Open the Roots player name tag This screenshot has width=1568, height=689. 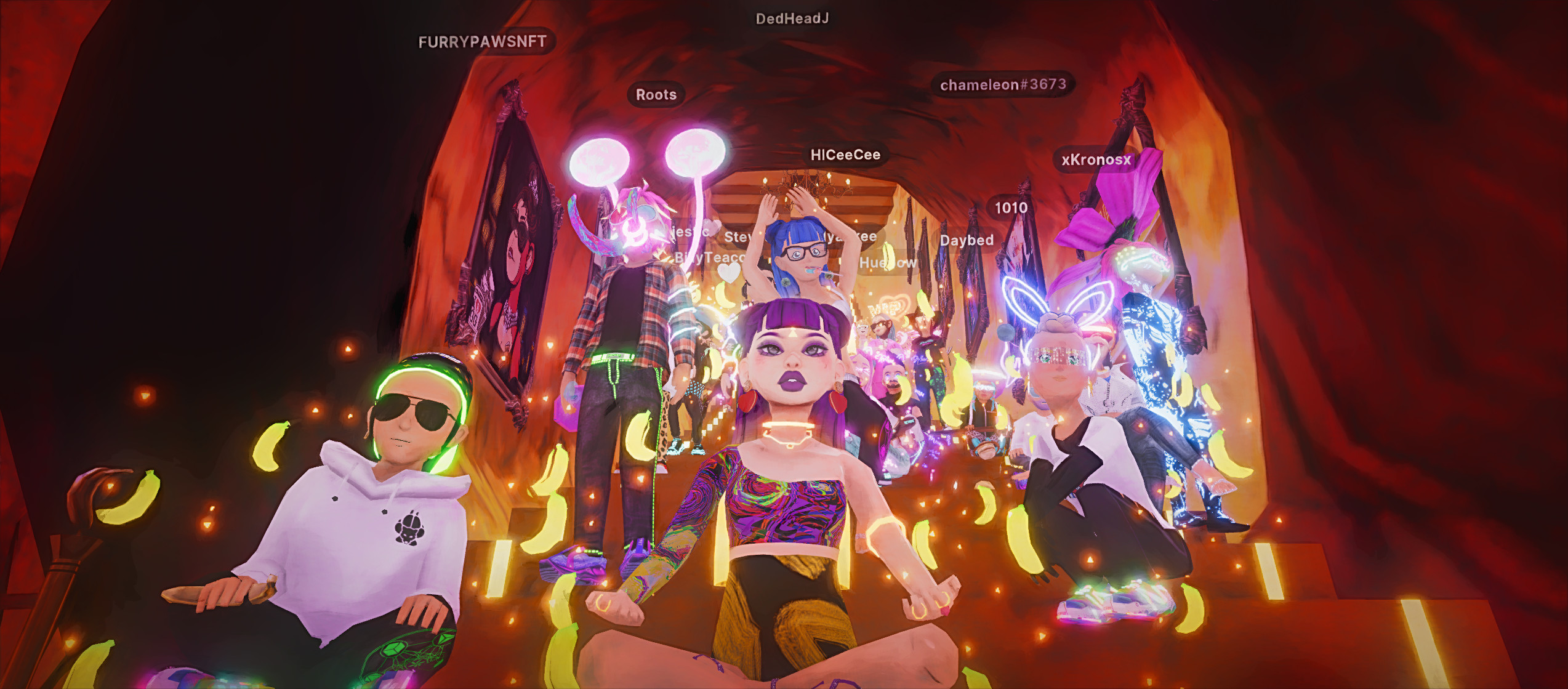pos(656,95)
